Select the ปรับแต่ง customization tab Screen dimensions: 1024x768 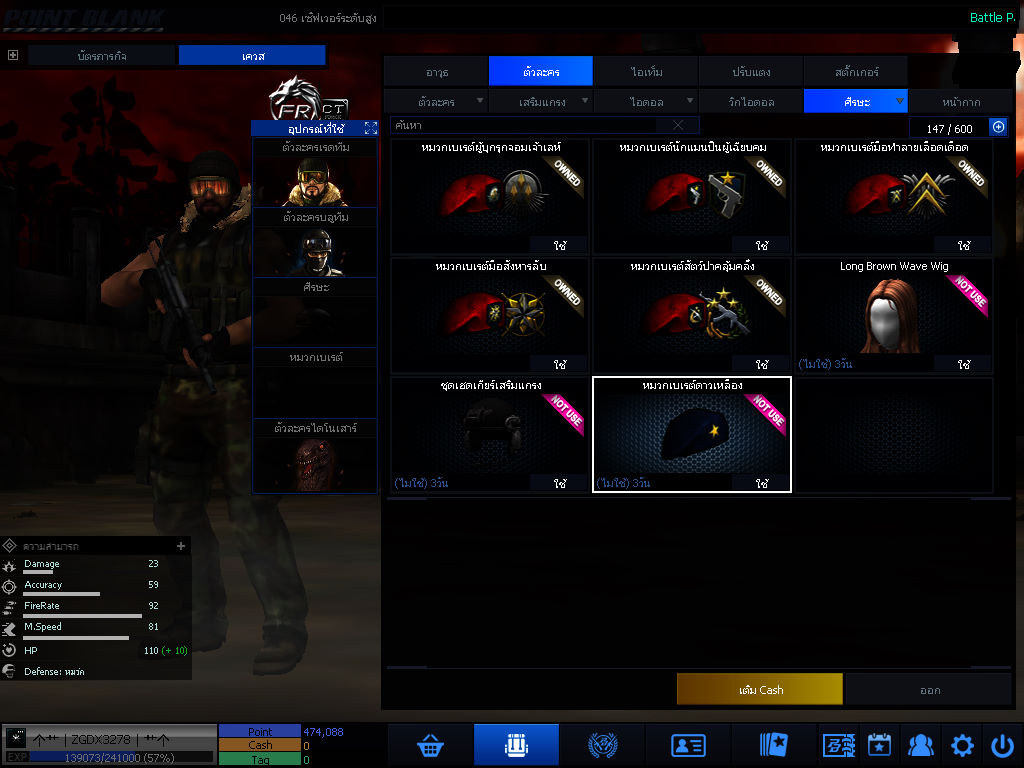tap(750, 72)
